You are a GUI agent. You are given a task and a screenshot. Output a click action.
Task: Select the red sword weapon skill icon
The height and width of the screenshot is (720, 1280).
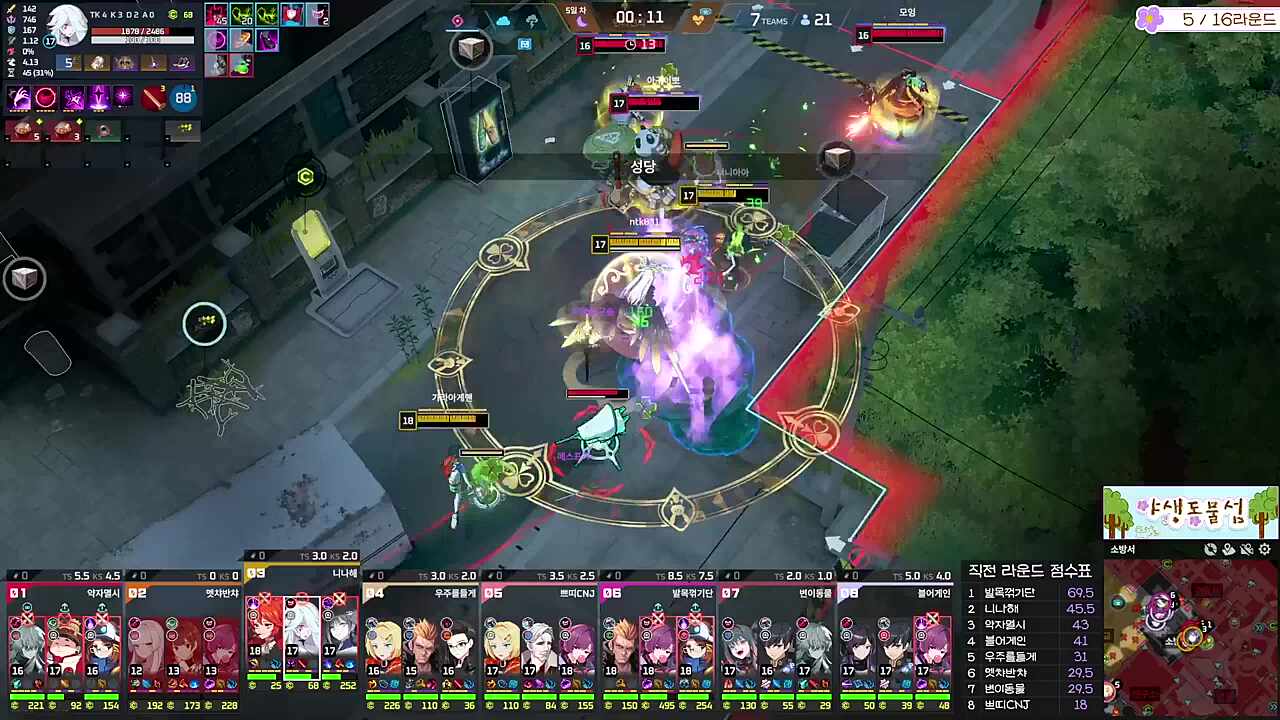(x=153, y=98)
